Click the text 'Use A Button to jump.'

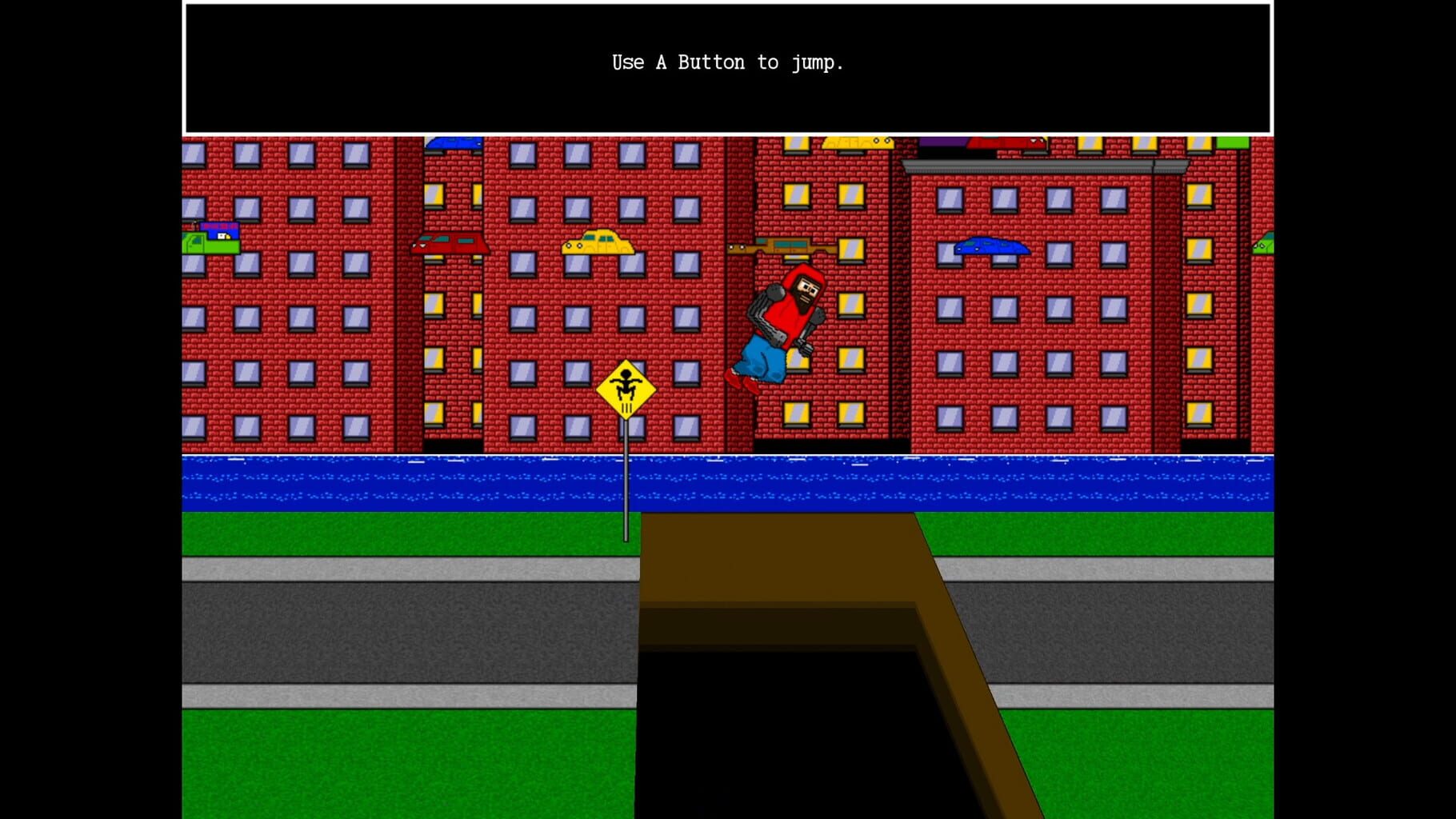coord(728,62)
